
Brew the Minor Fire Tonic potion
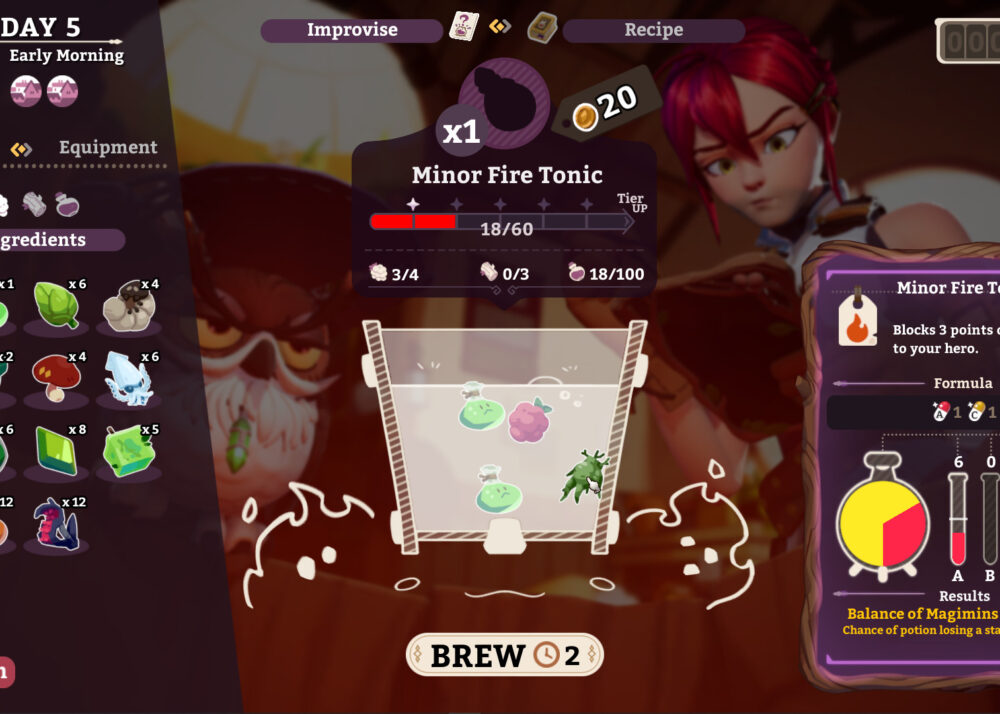(504, 655)
